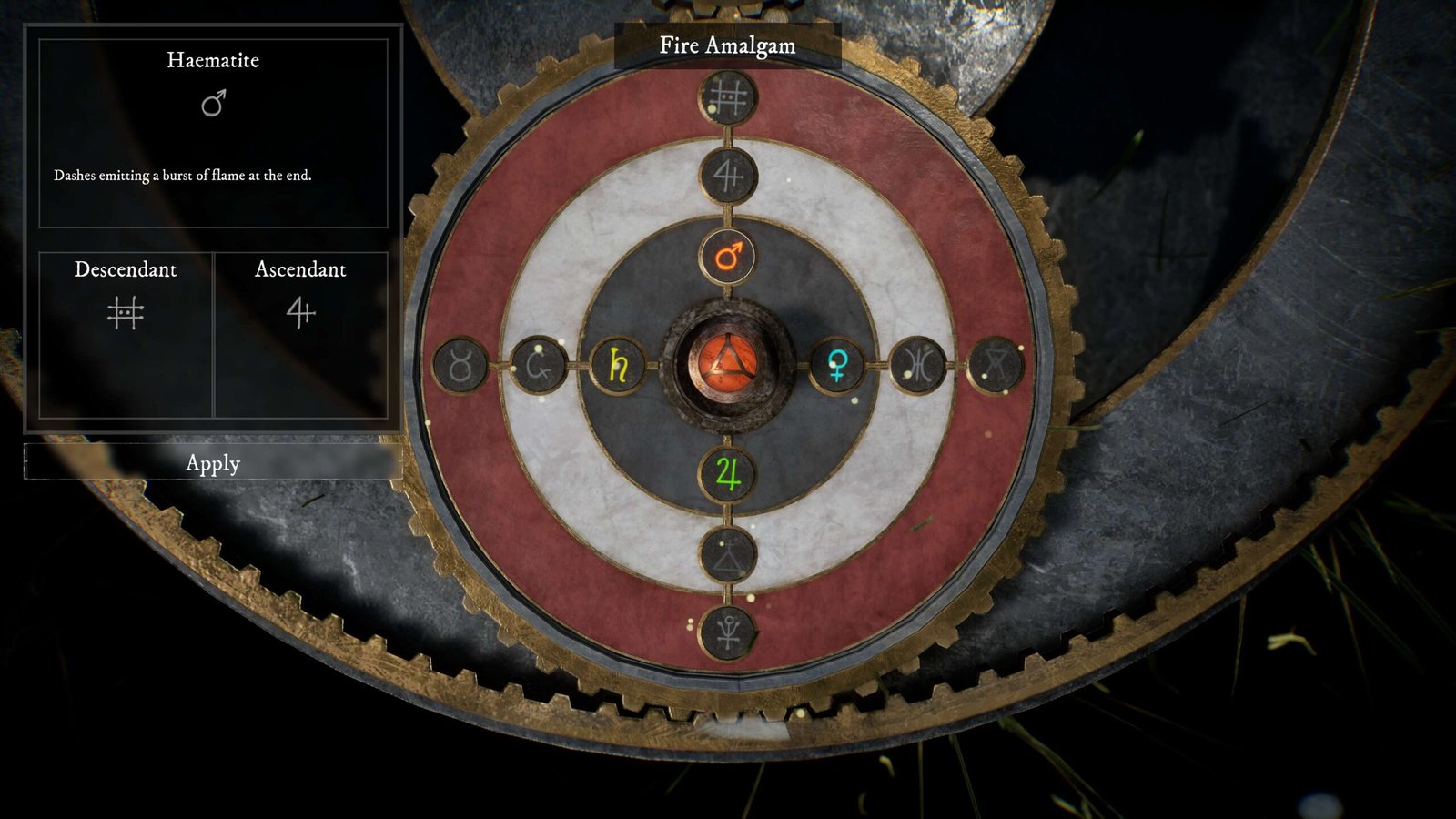The height and width of the screenshot is (819, 1456).
Task: Select the grey triangle node below Jupiter
Action: [x=728, y=553]
